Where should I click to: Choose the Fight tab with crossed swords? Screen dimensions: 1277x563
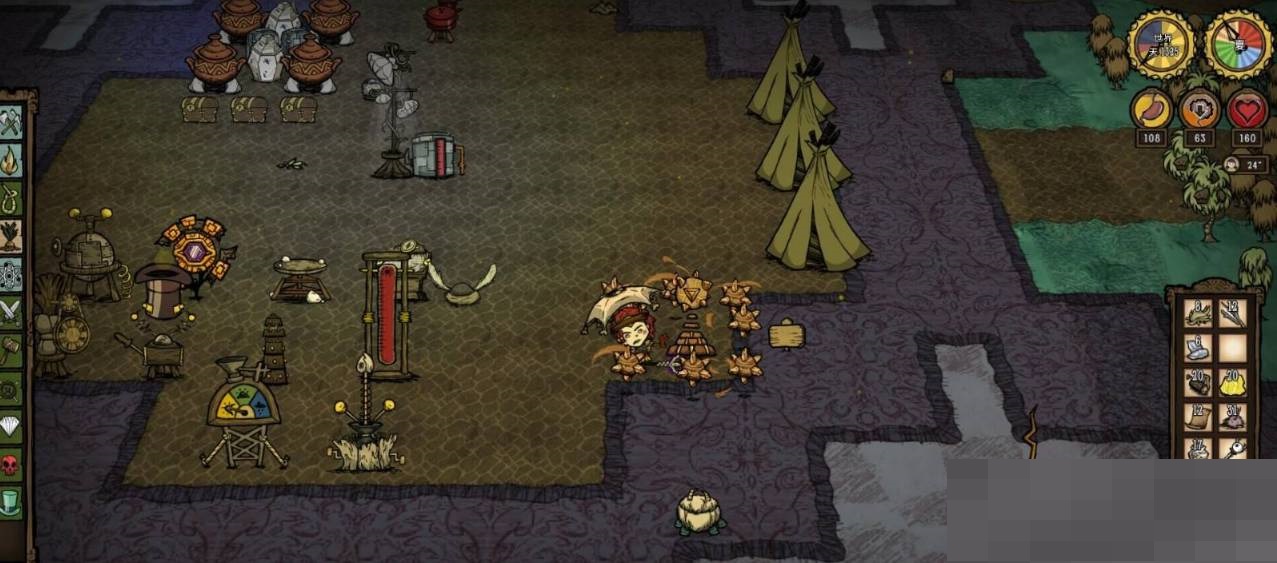point(11,312)
